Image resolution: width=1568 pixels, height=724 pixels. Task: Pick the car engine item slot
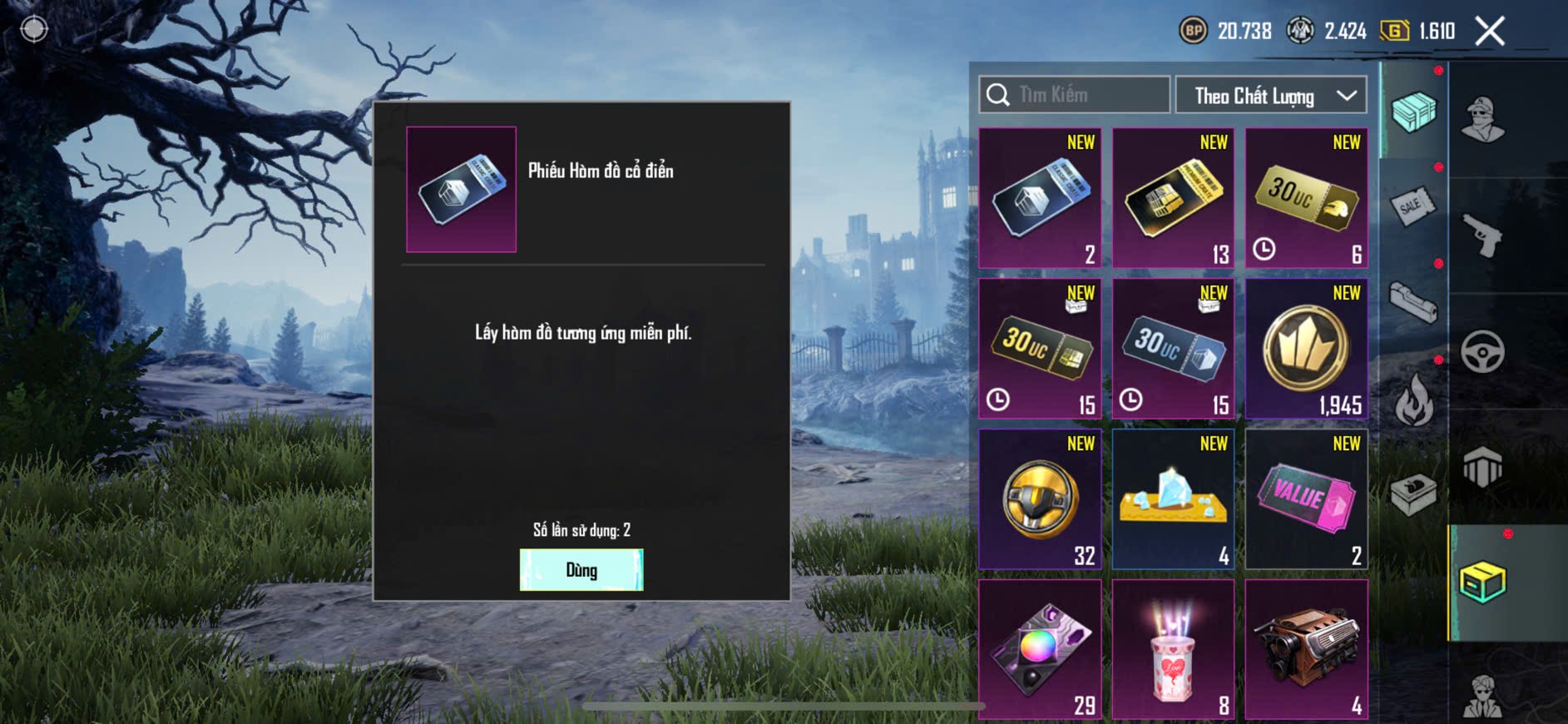tap(1306, 649)
